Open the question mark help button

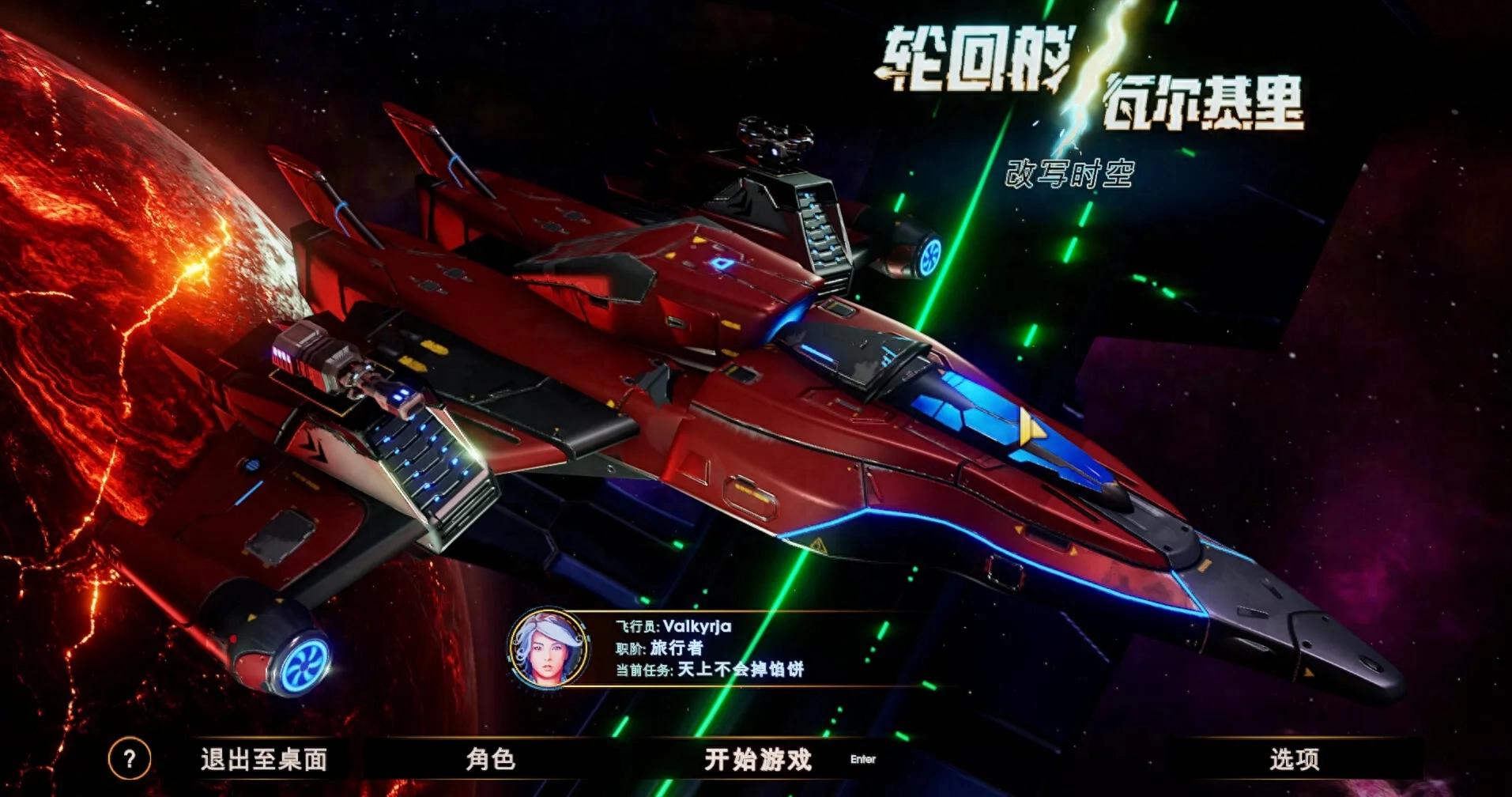129,760
